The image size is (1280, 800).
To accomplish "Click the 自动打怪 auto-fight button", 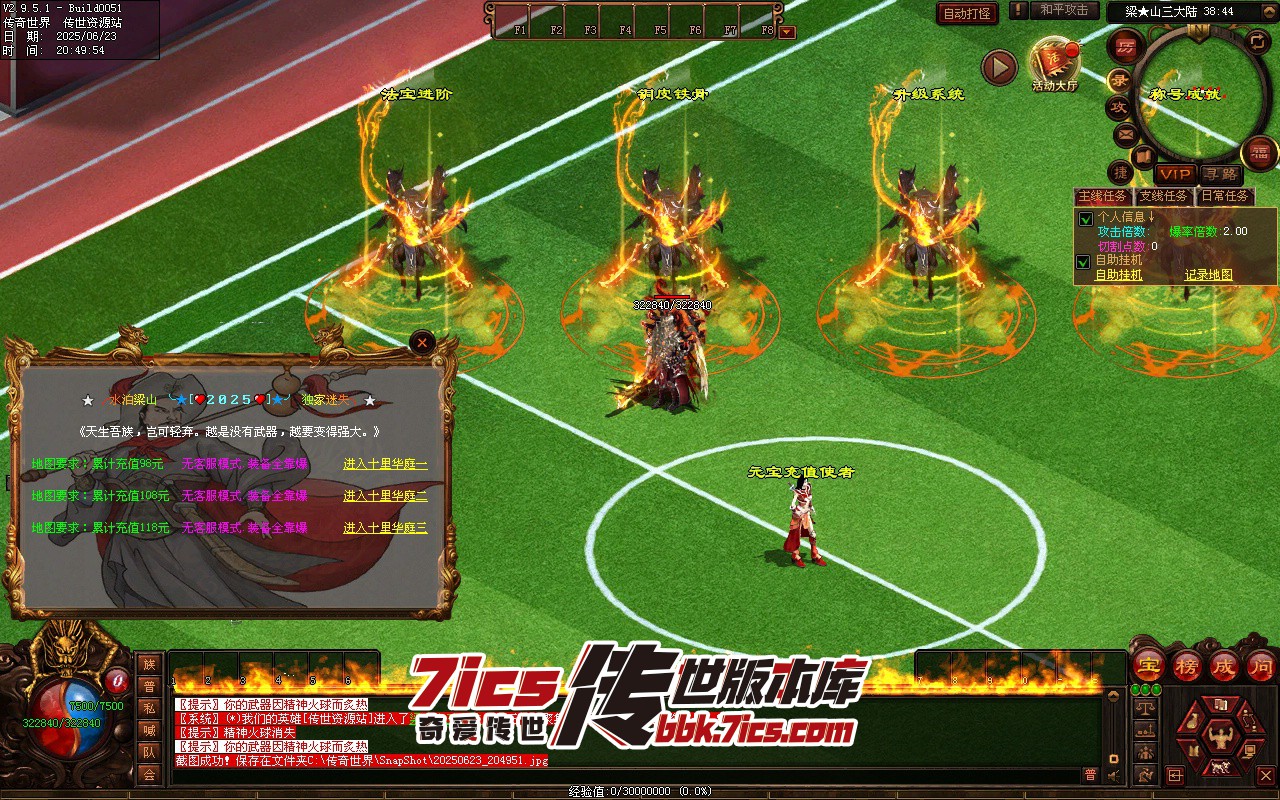I will click(x=967, y=13).
